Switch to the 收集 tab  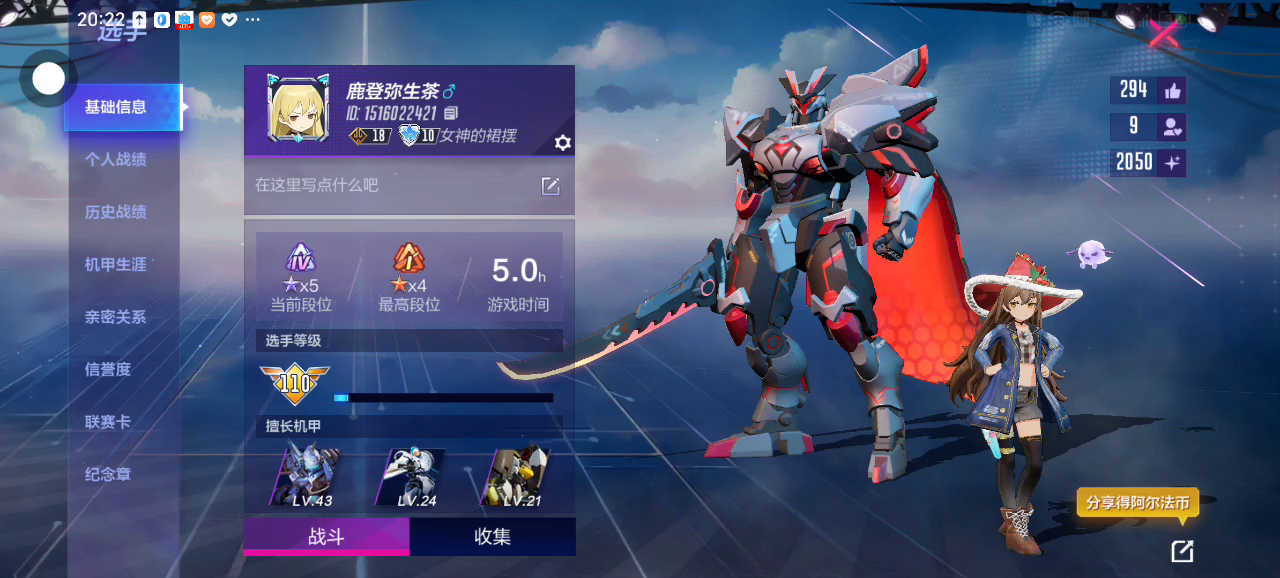pyautogui.click(x=492, y=536)
